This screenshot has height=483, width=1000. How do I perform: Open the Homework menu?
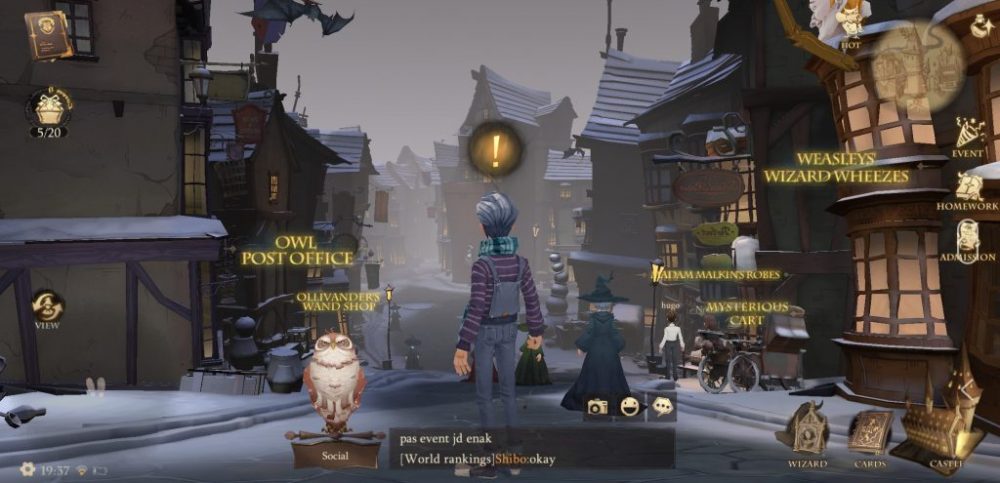[967, 188]
